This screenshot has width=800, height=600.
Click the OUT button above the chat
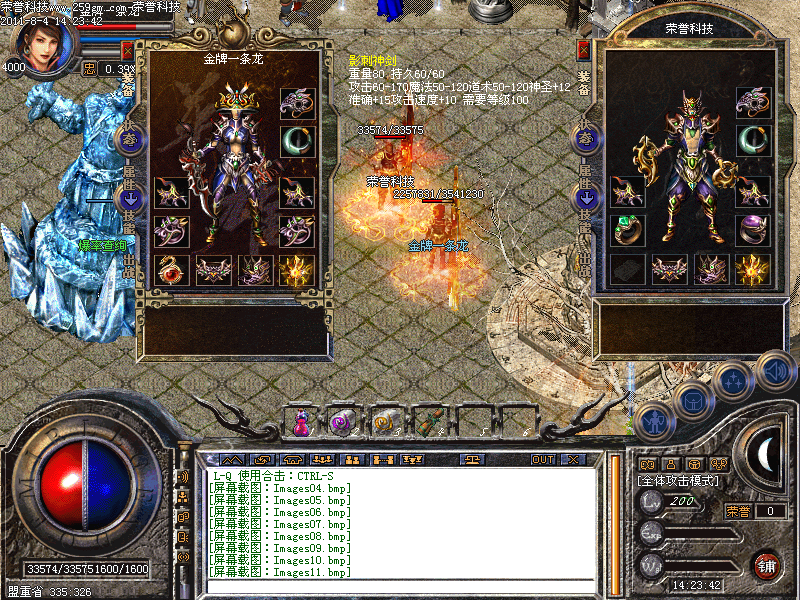tap(542, 460)
